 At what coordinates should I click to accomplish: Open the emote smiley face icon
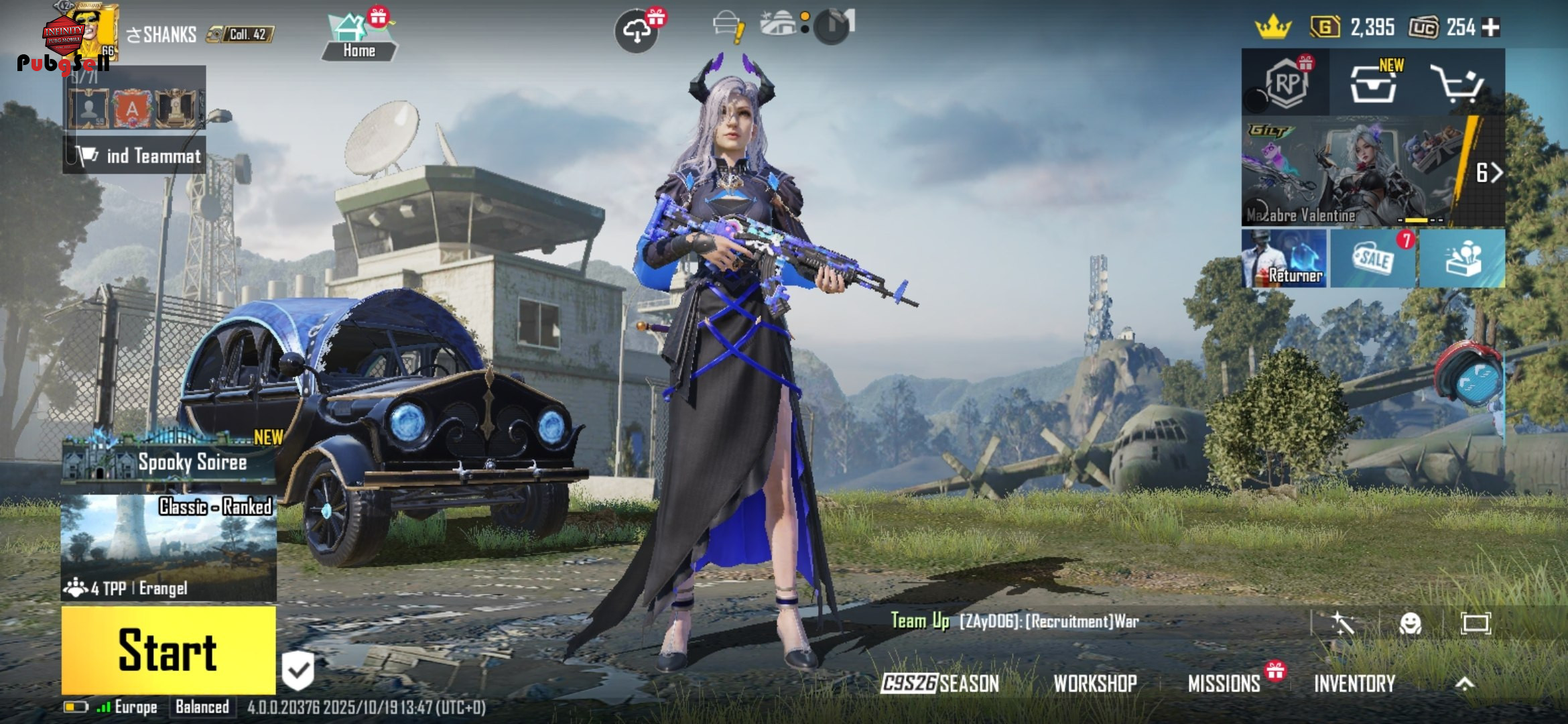pyautogui.click(x=1410, y=623)
